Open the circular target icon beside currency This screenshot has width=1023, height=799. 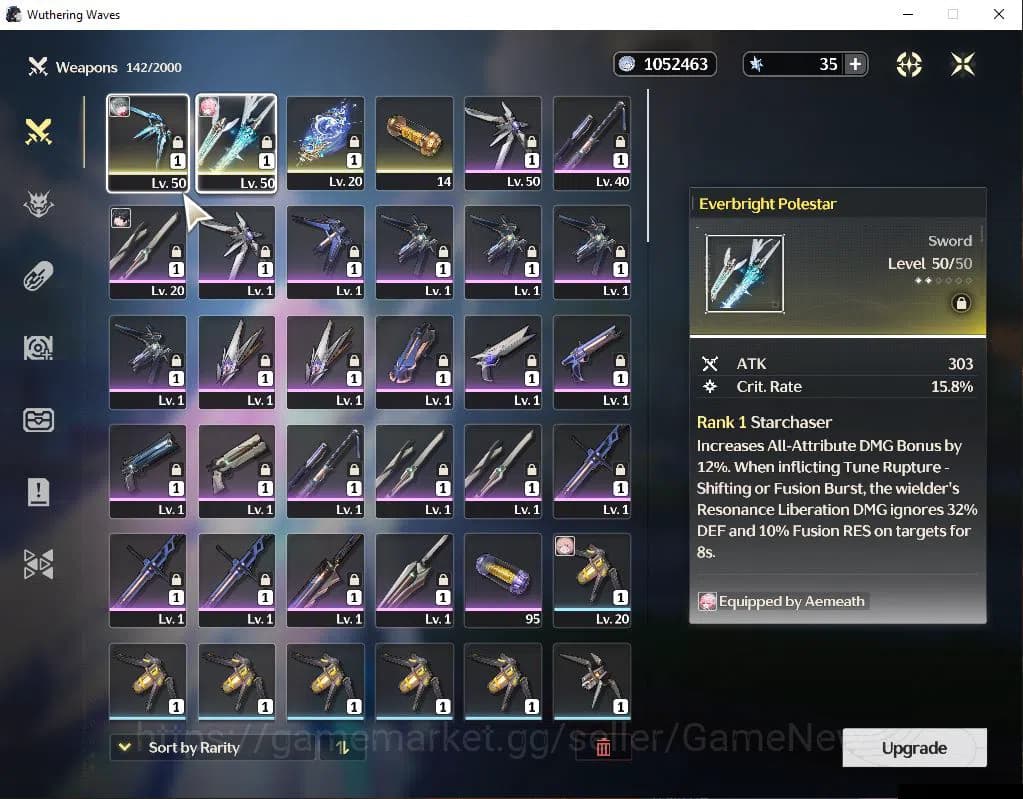(909, 64)
